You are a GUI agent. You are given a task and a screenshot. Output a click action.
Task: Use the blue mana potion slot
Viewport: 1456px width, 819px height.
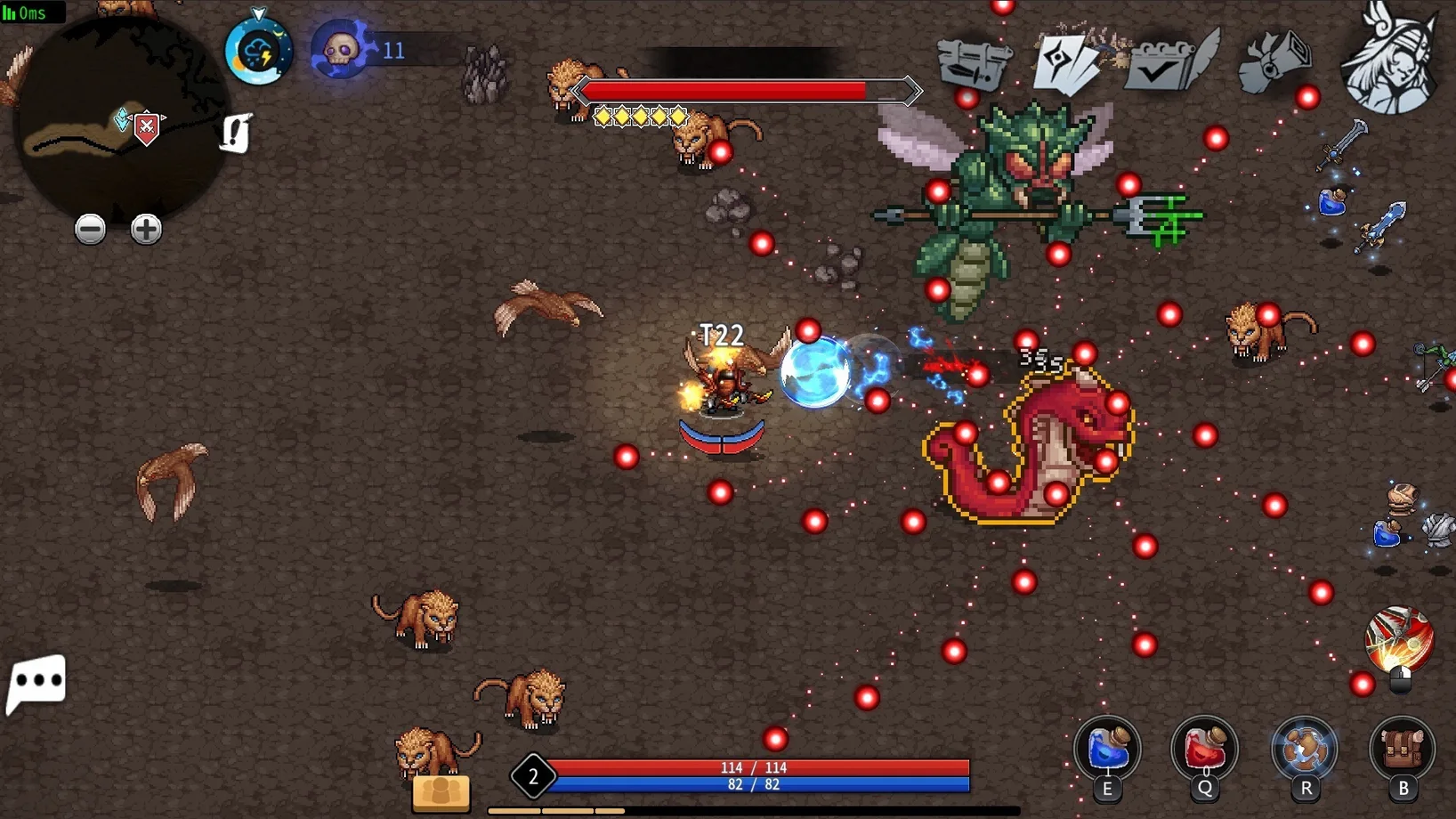(1107, 750)
